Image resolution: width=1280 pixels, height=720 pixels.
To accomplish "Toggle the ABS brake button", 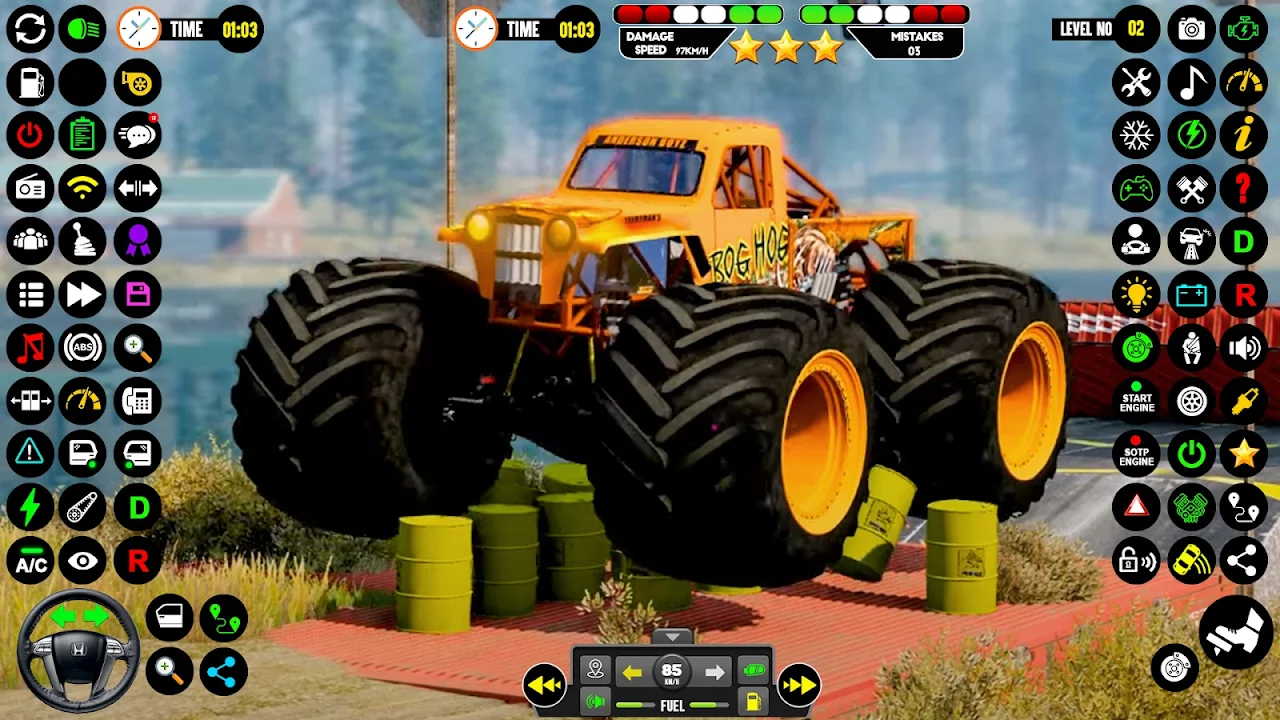I will (83, 347).
